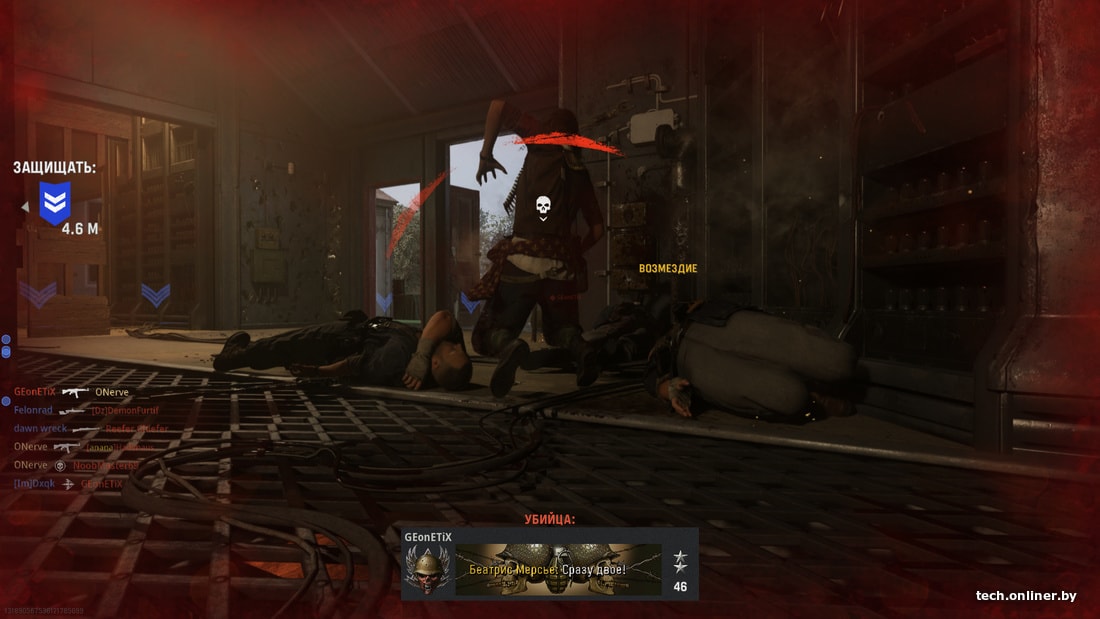This screenshot has height=619, width=1100.
Task: Open the killer's skulls-and-grenade calling card
Action: click(x=558, y=570)
